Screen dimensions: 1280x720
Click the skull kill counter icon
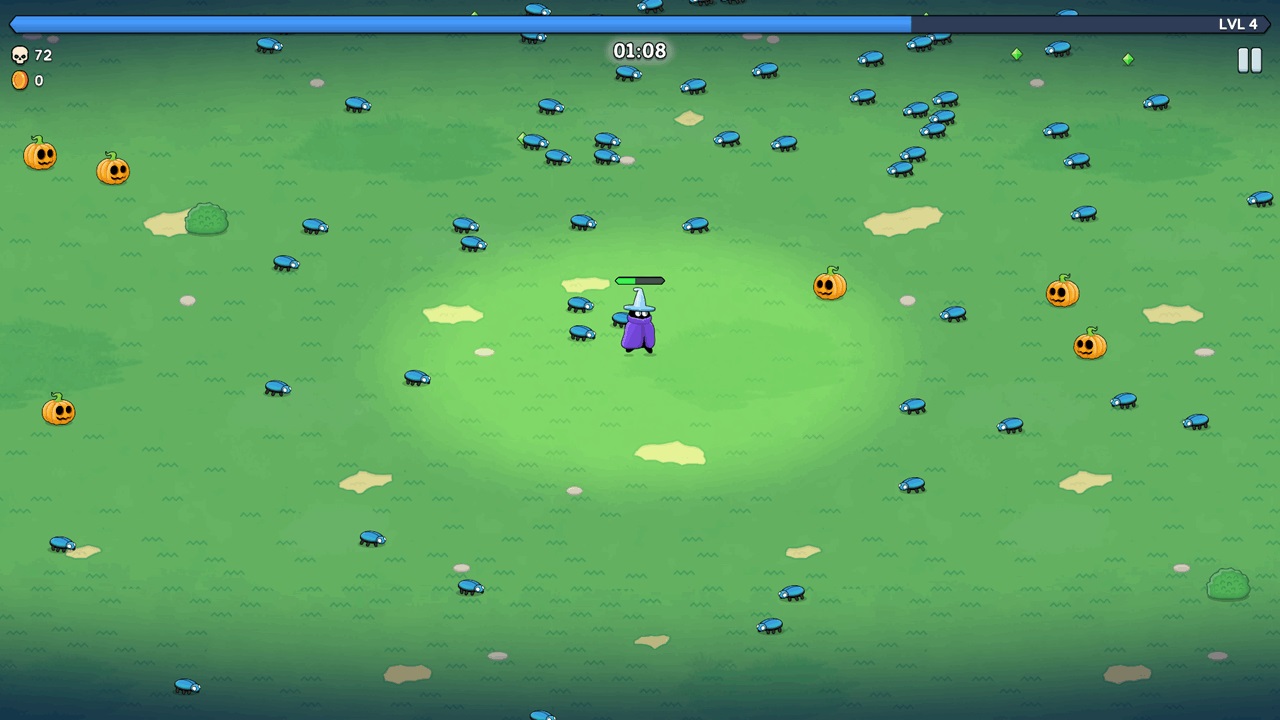[x=21, y=55]
